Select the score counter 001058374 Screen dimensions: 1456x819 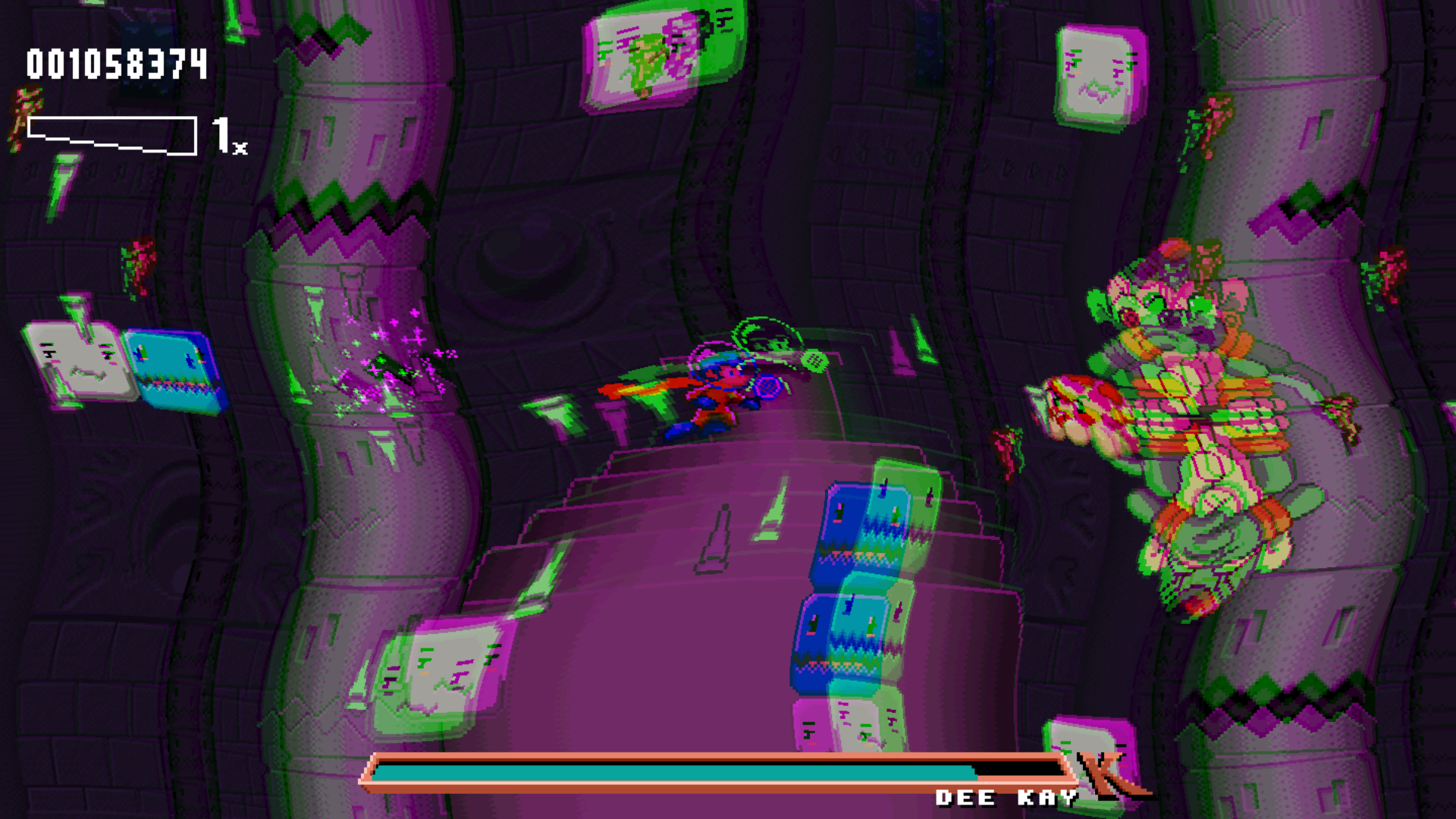[114, 64]
